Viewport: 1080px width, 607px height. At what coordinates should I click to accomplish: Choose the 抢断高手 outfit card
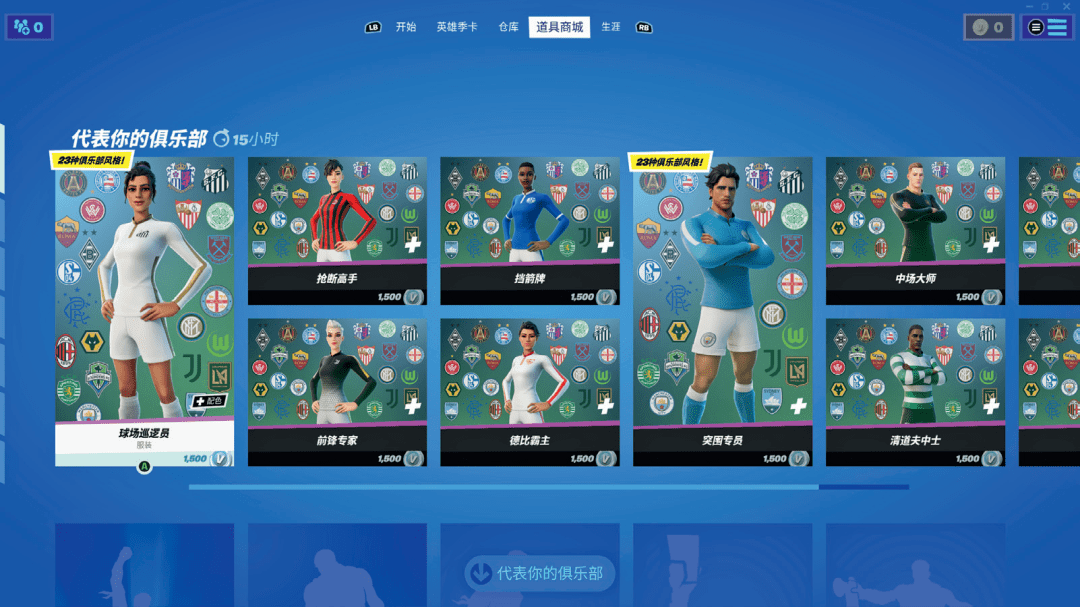[x=337, y=230]
